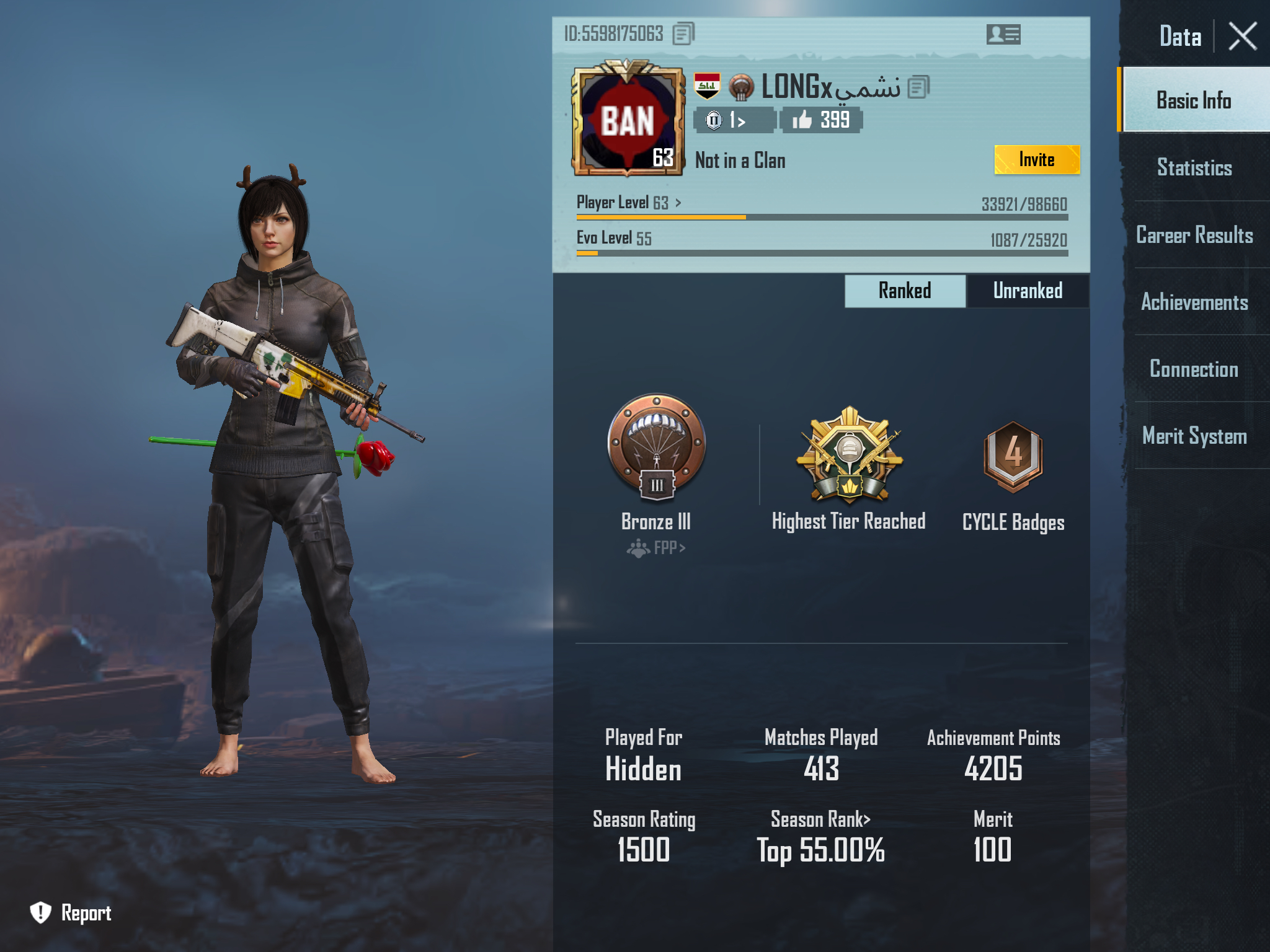Open Season Rank details
Screen dimensions: 1270x952
[820, 819]
